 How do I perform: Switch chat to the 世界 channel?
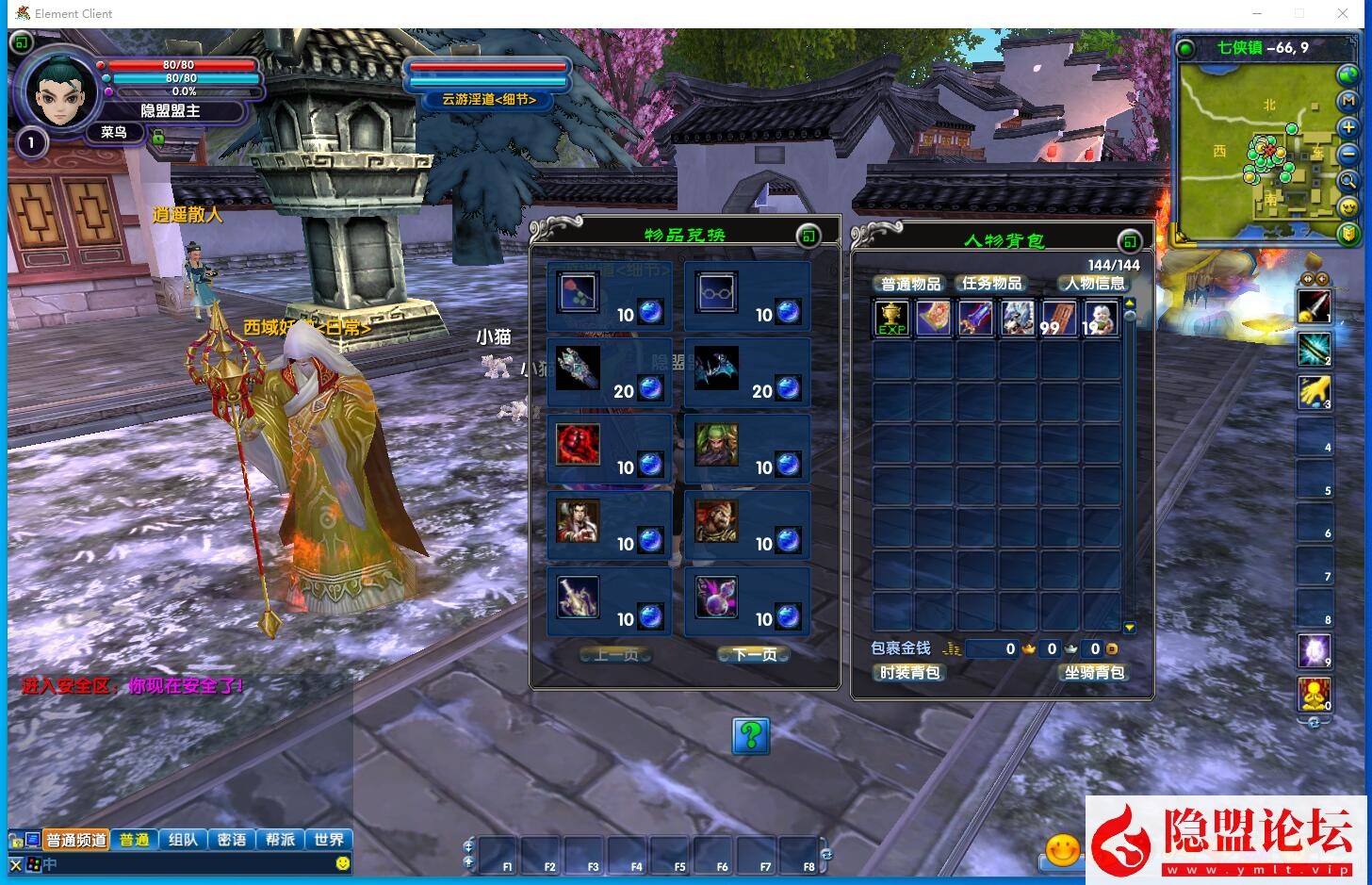click(329, 840)
